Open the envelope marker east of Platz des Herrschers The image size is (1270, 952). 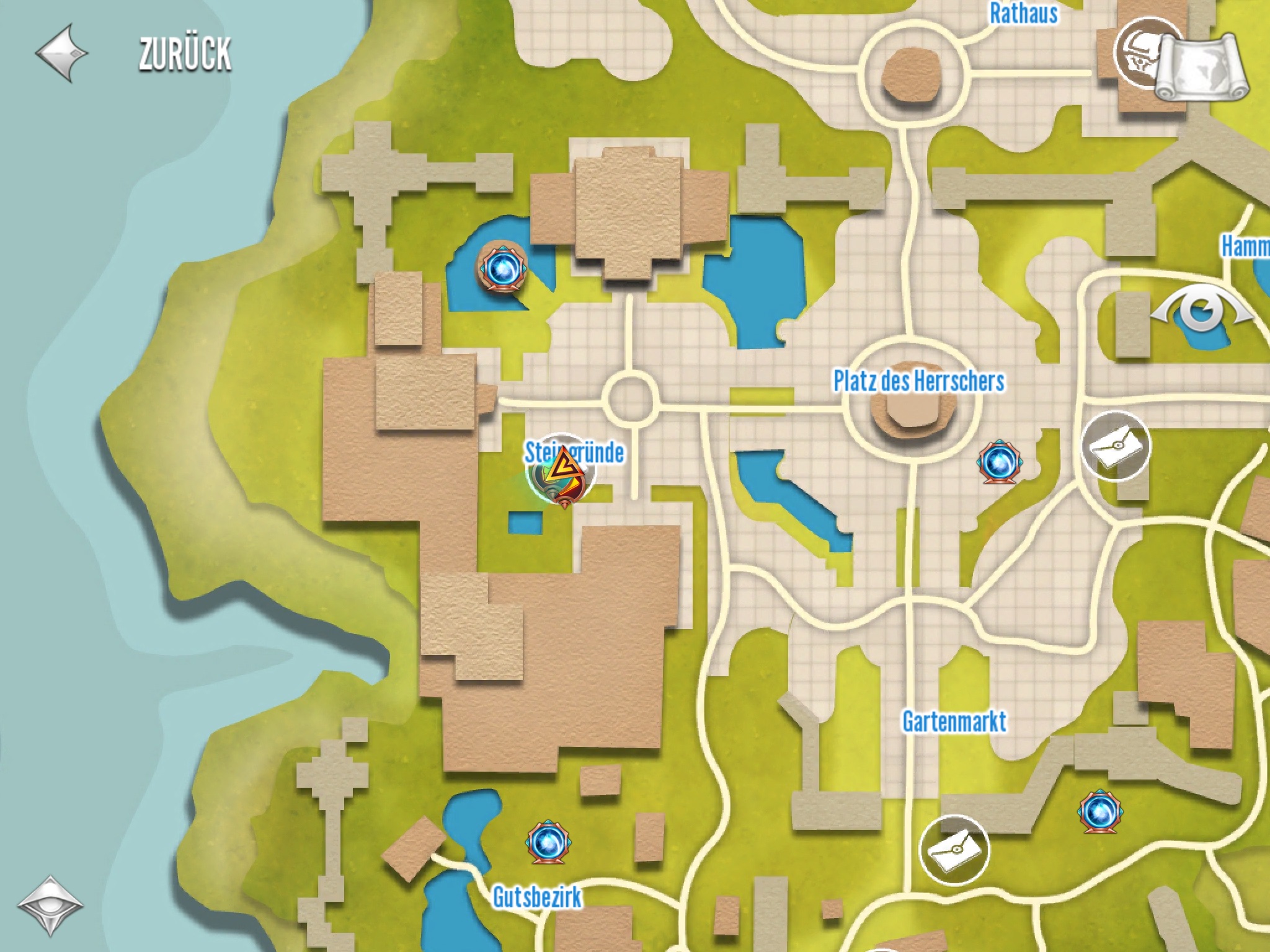[x=1115, y=446]
